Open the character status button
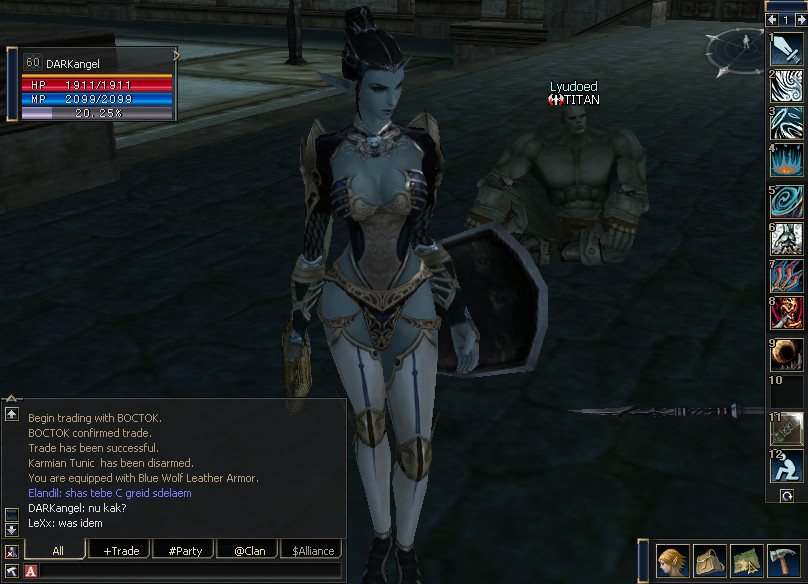This screenshot has width=808, height=584. coord(672,562)
